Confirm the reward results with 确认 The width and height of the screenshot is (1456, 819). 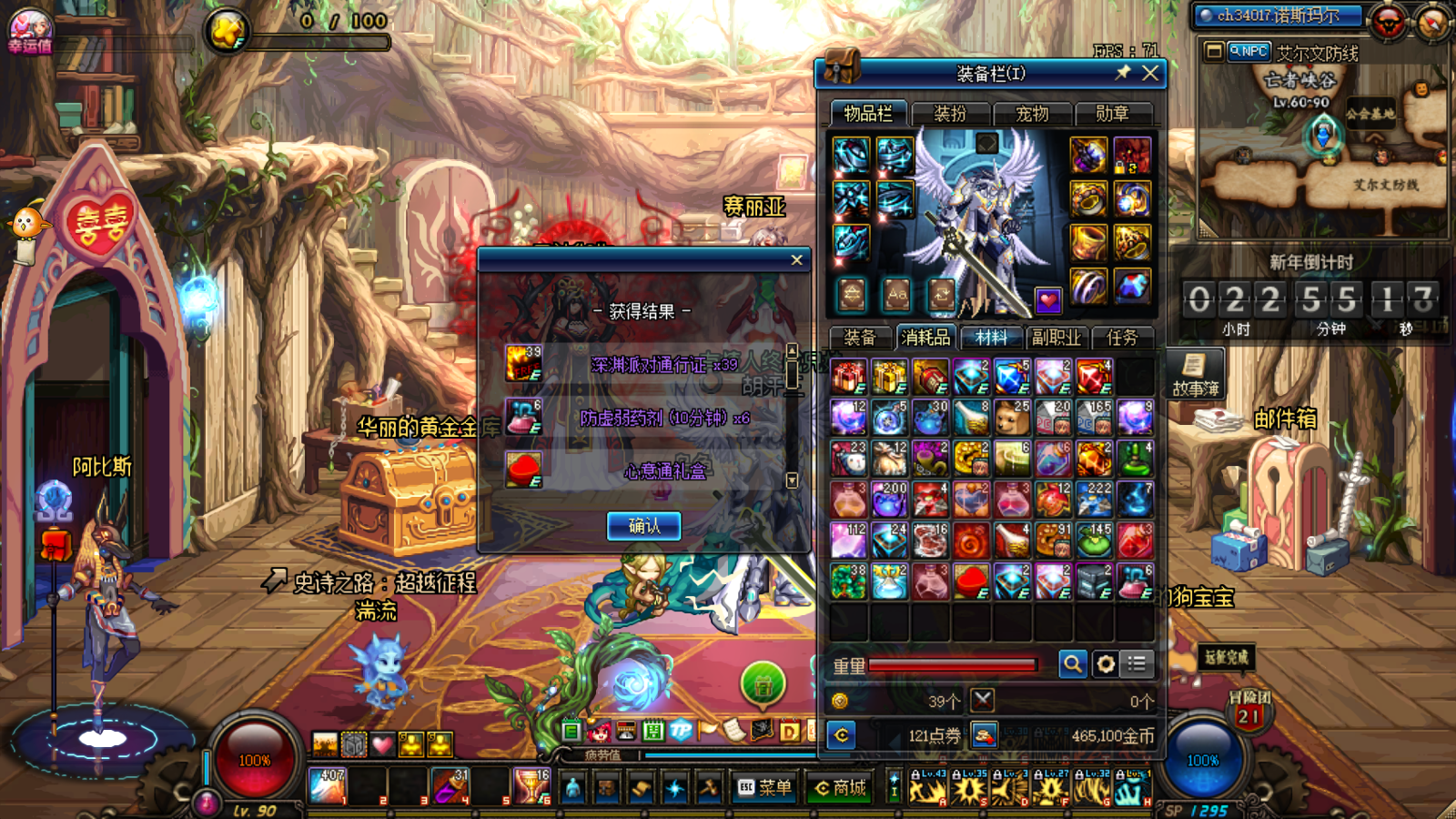[x=643, y=526]
